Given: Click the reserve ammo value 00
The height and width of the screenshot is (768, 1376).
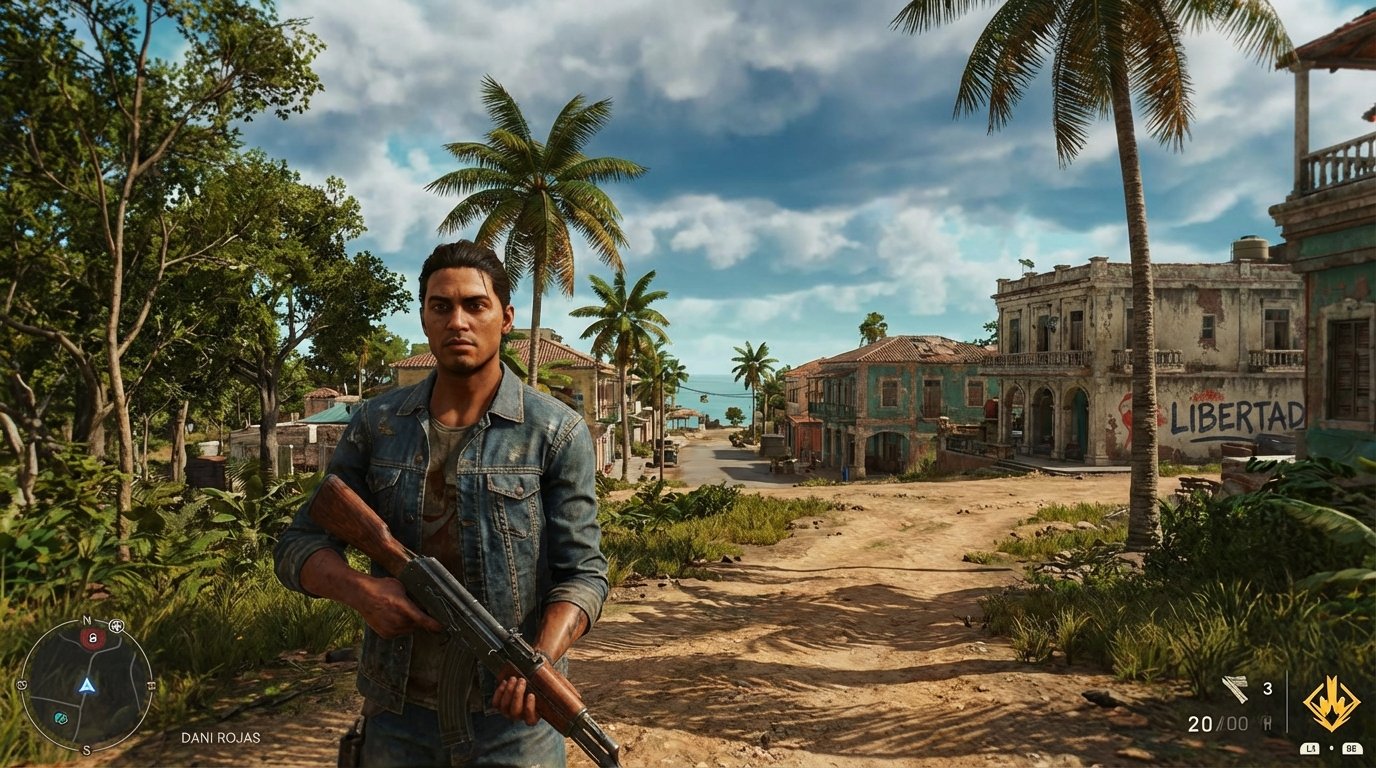Looking at the screenshot, I should 1237,721.
